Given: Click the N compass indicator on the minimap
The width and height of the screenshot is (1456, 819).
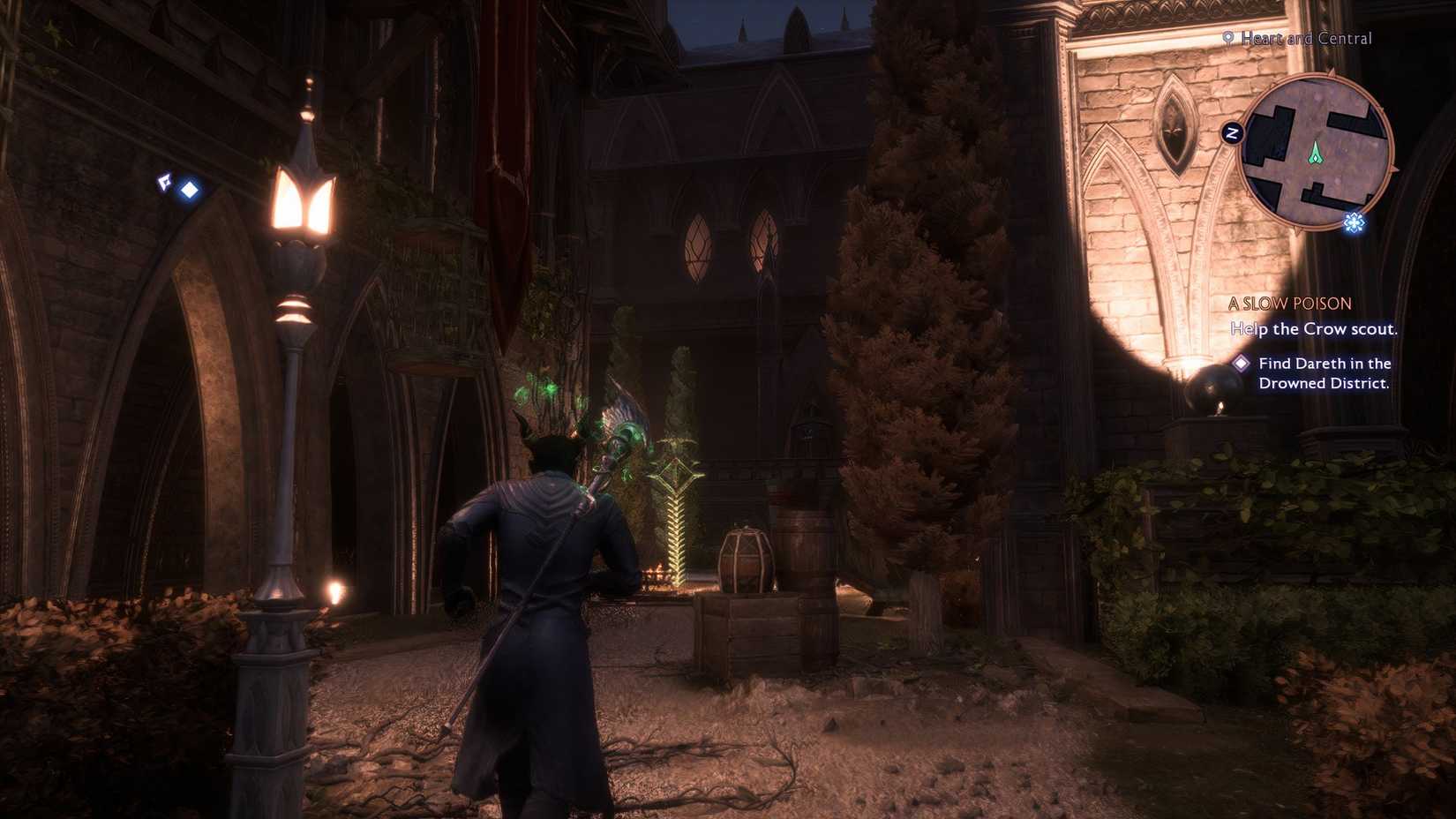Looking at the screenshot, I should click(1233, 131).
